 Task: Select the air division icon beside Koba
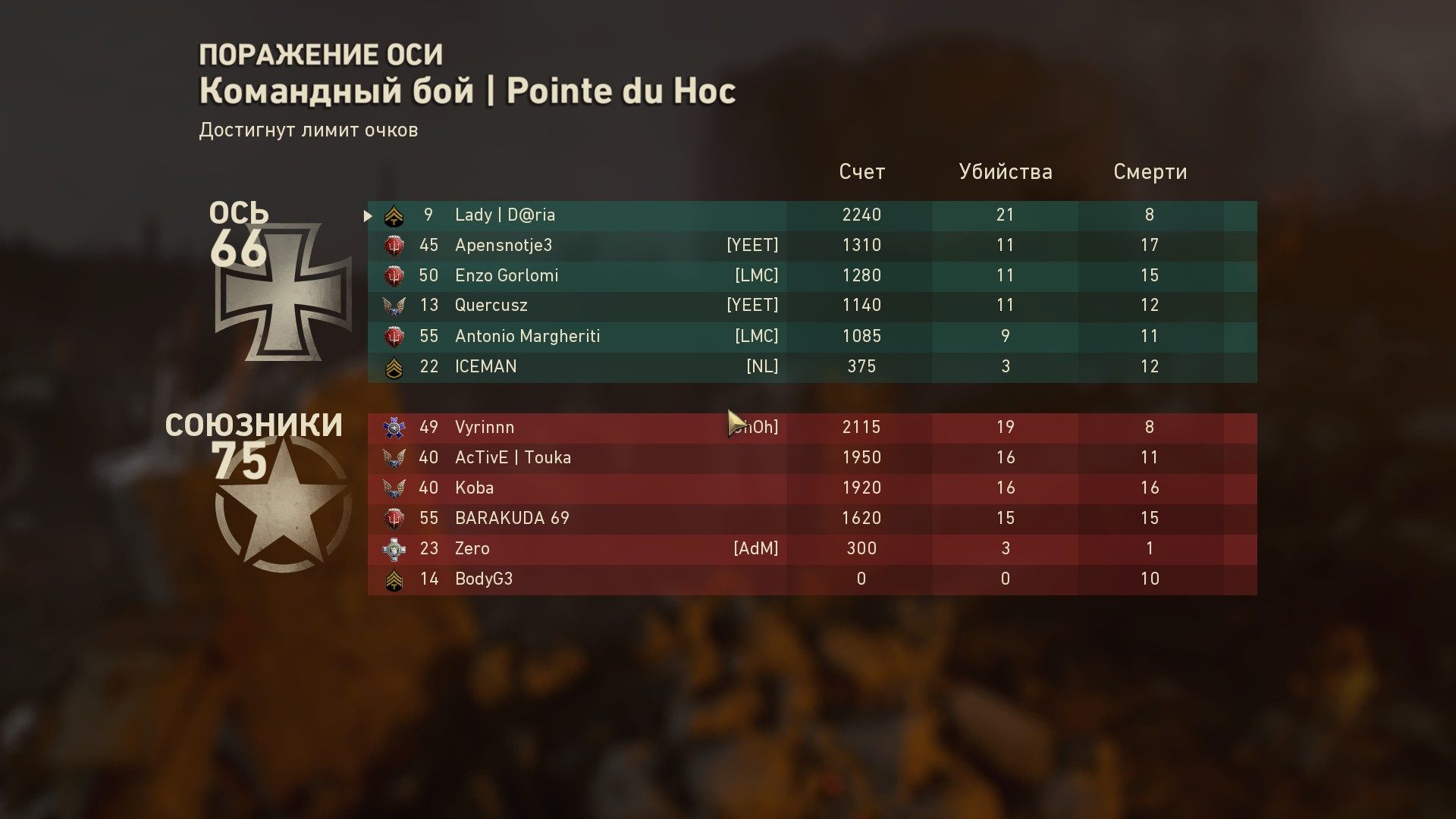394,488
